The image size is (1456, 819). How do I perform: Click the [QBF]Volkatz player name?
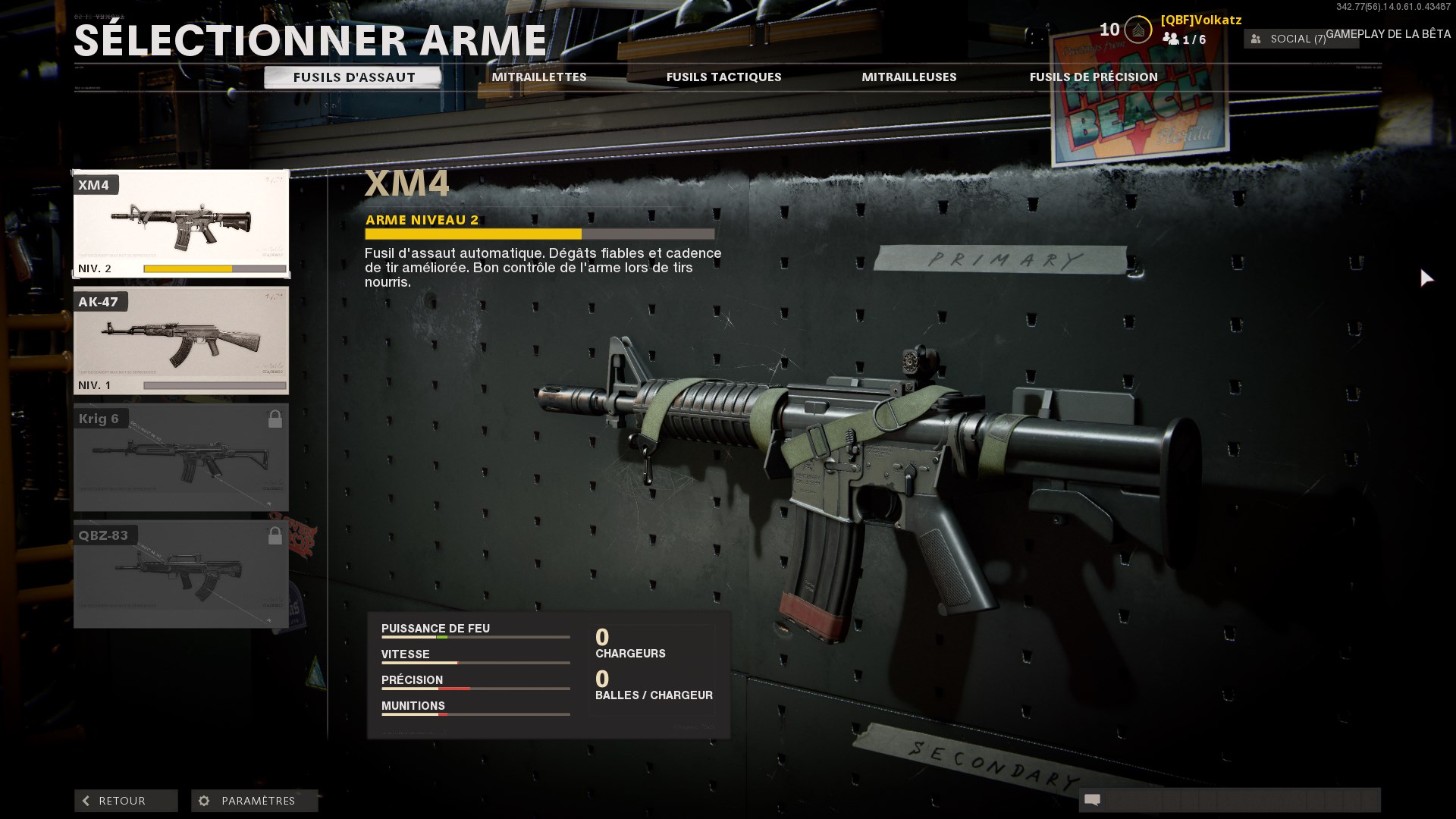[x=1200, y=20]
